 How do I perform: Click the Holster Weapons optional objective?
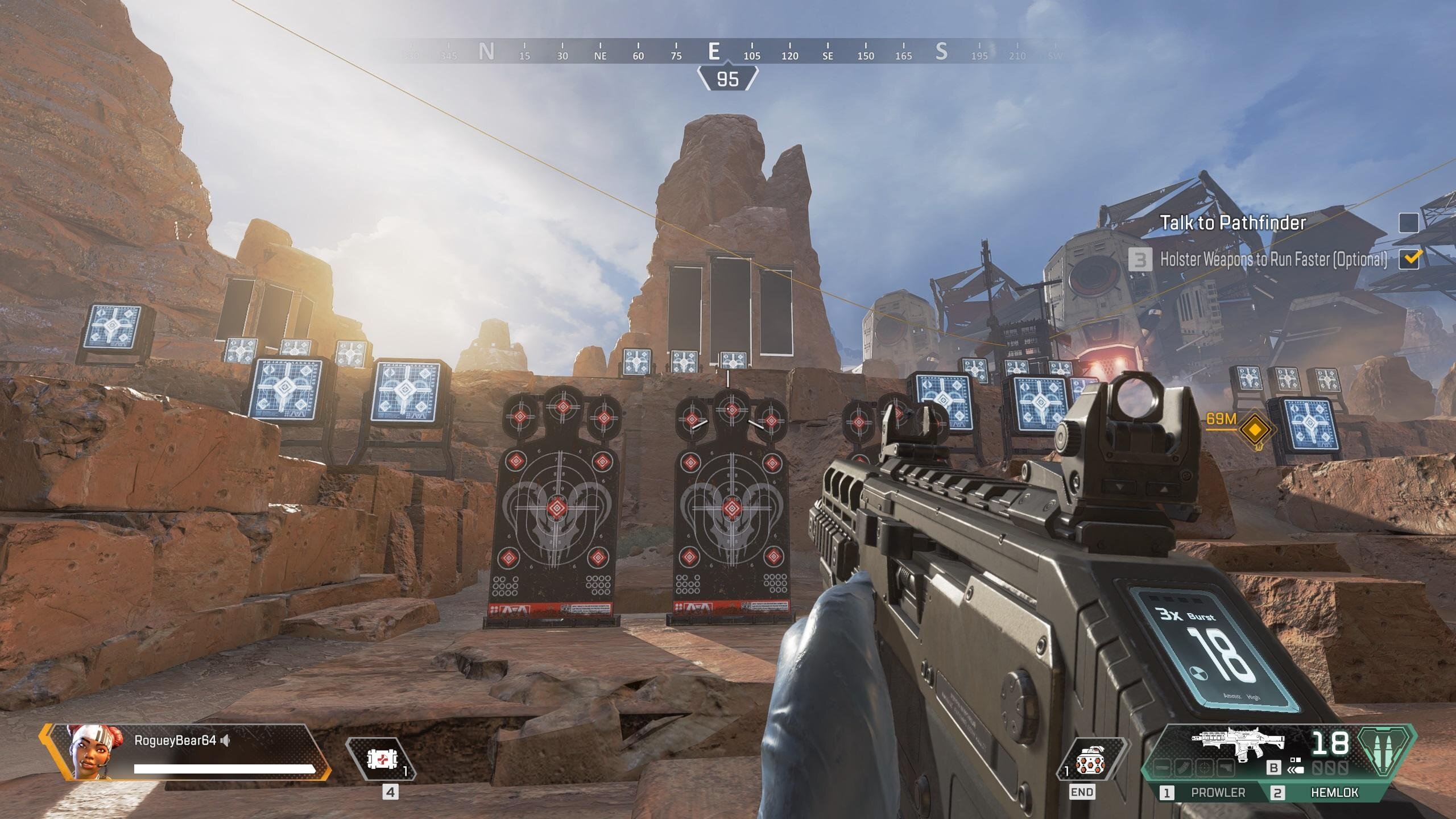coord(1273,259)
